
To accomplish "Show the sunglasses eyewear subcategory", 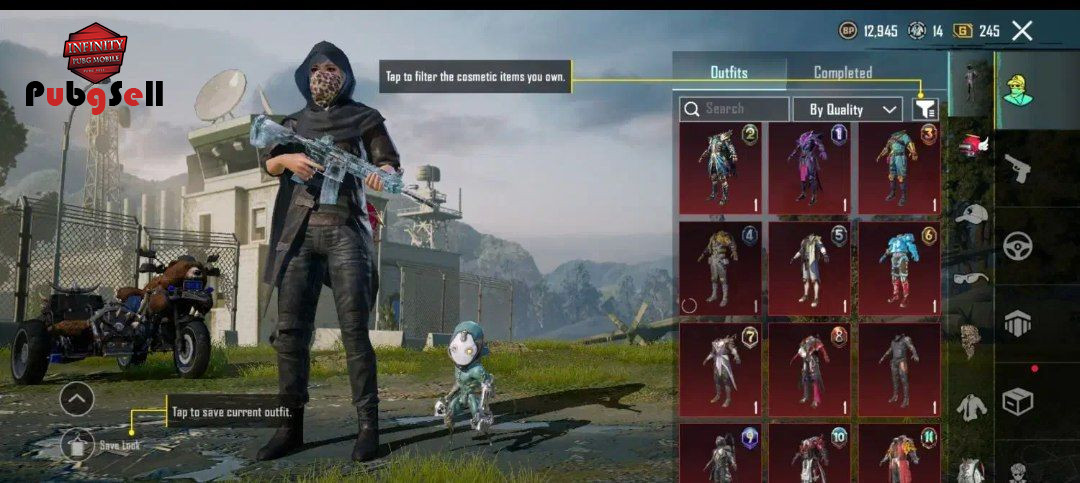I will [970, 278].
